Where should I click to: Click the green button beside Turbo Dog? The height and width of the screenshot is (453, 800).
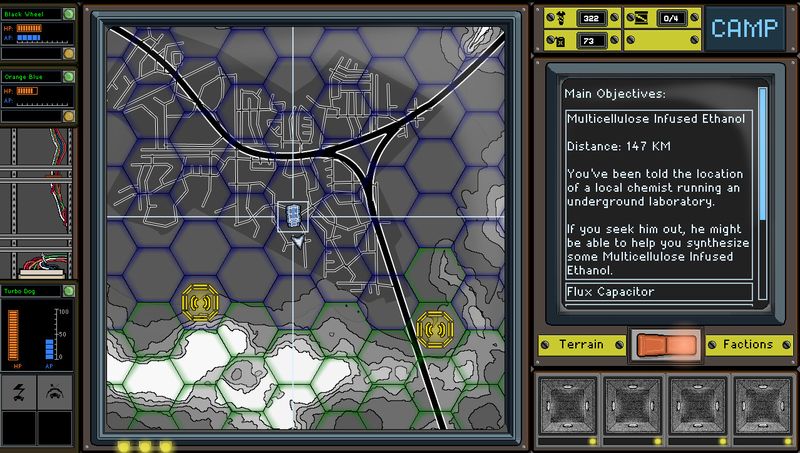point(68,291)
